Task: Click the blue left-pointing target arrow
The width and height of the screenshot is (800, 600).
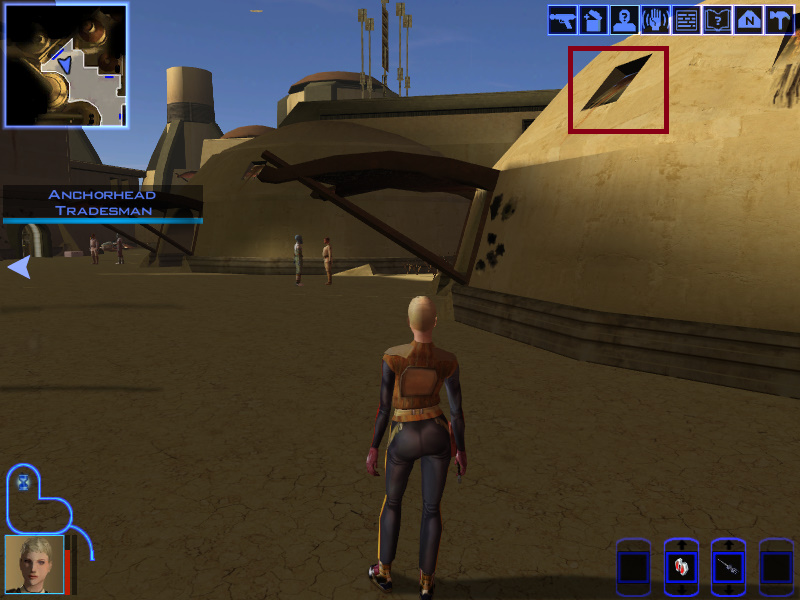Action: pyautogui.click(x=19, y=267)
